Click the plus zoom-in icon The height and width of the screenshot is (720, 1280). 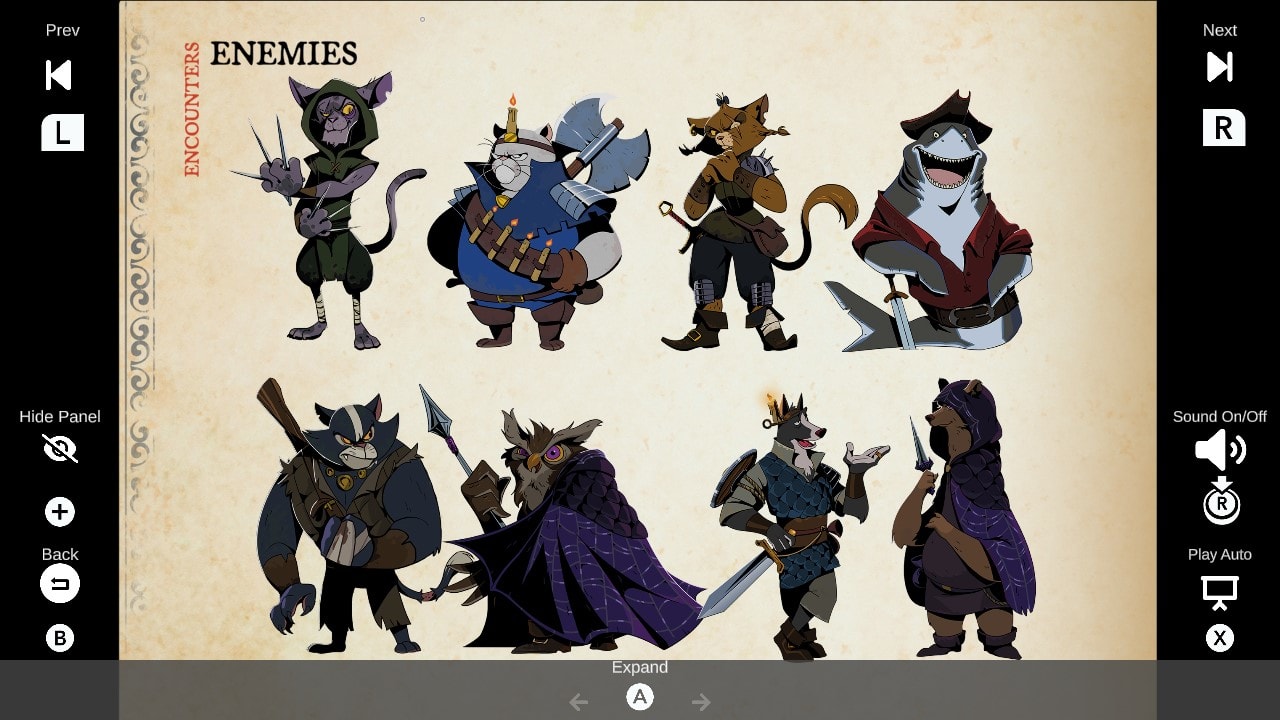click(x=60, y=511)
